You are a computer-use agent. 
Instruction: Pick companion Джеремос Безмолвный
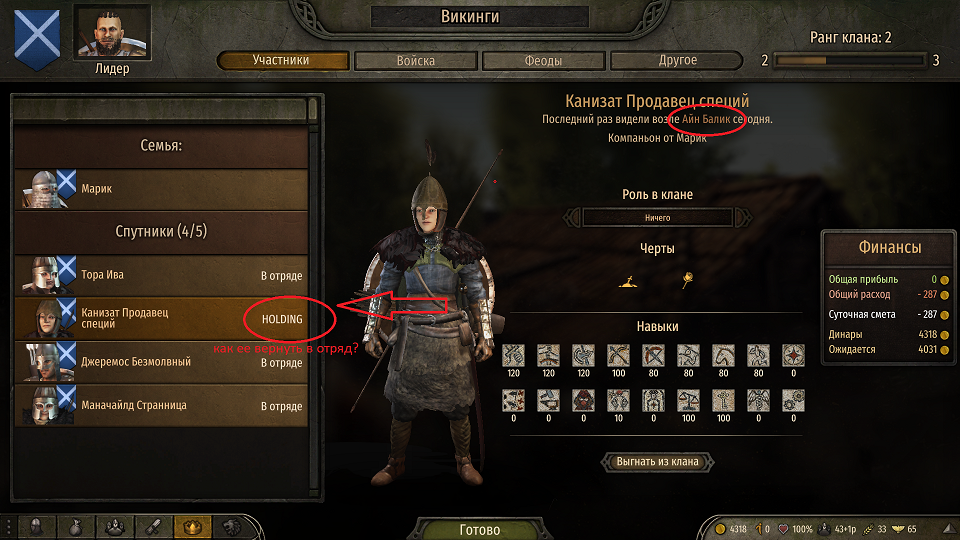click(x=160, y=362)
